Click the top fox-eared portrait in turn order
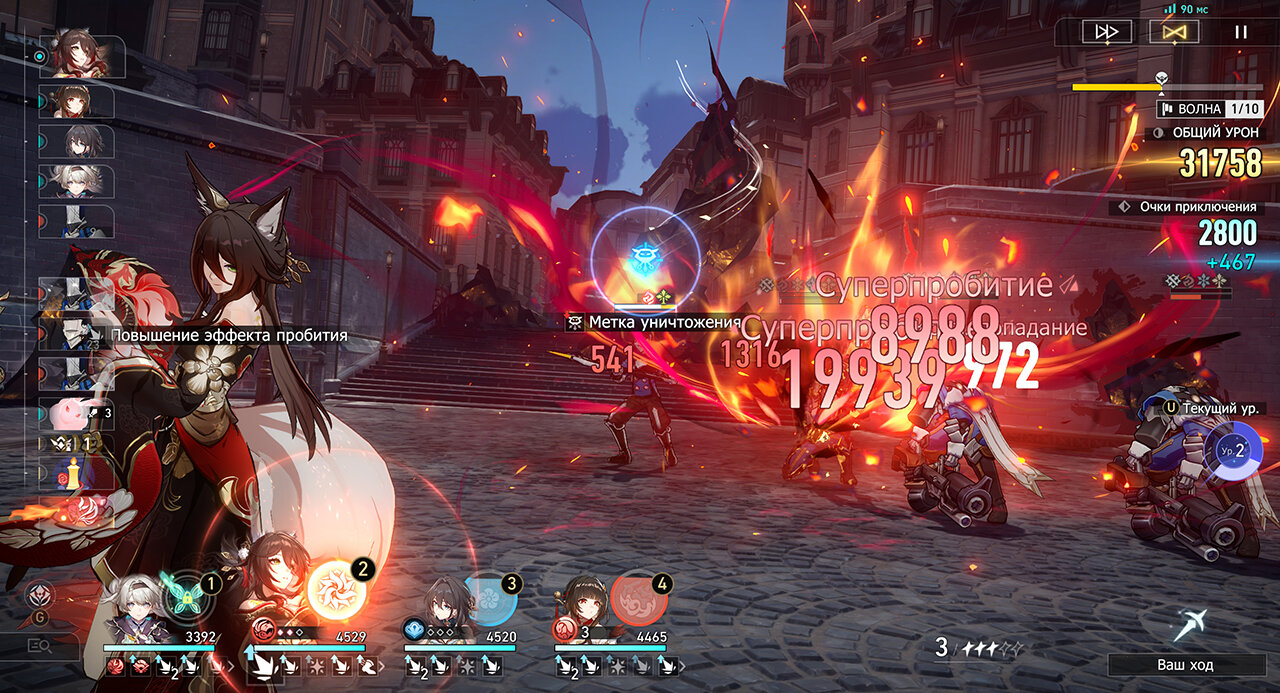1280x693 pixels. pyautogui.click(x=82, y=57)
